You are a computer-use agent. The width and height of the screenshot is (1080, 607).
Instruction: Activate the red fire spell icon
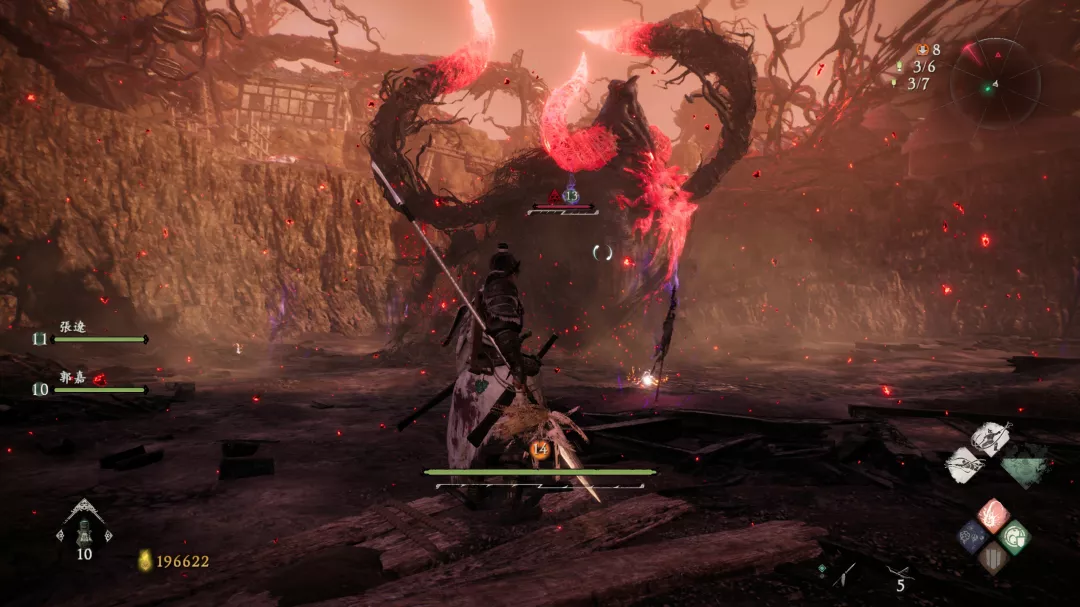point(993,516)
